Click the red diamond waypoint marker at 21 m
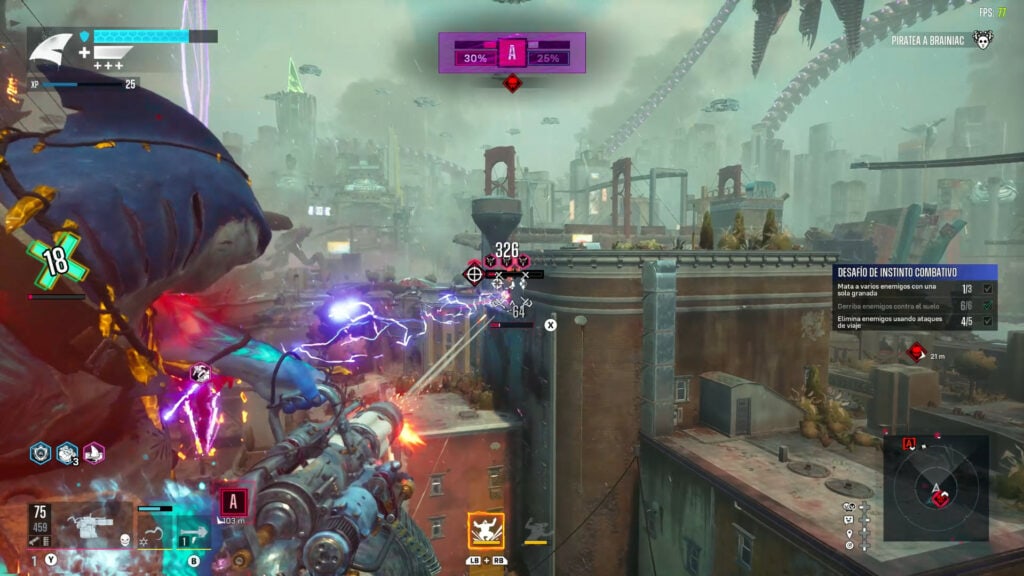This screenshot has width=1024, height=576. [x=915, y=351]
